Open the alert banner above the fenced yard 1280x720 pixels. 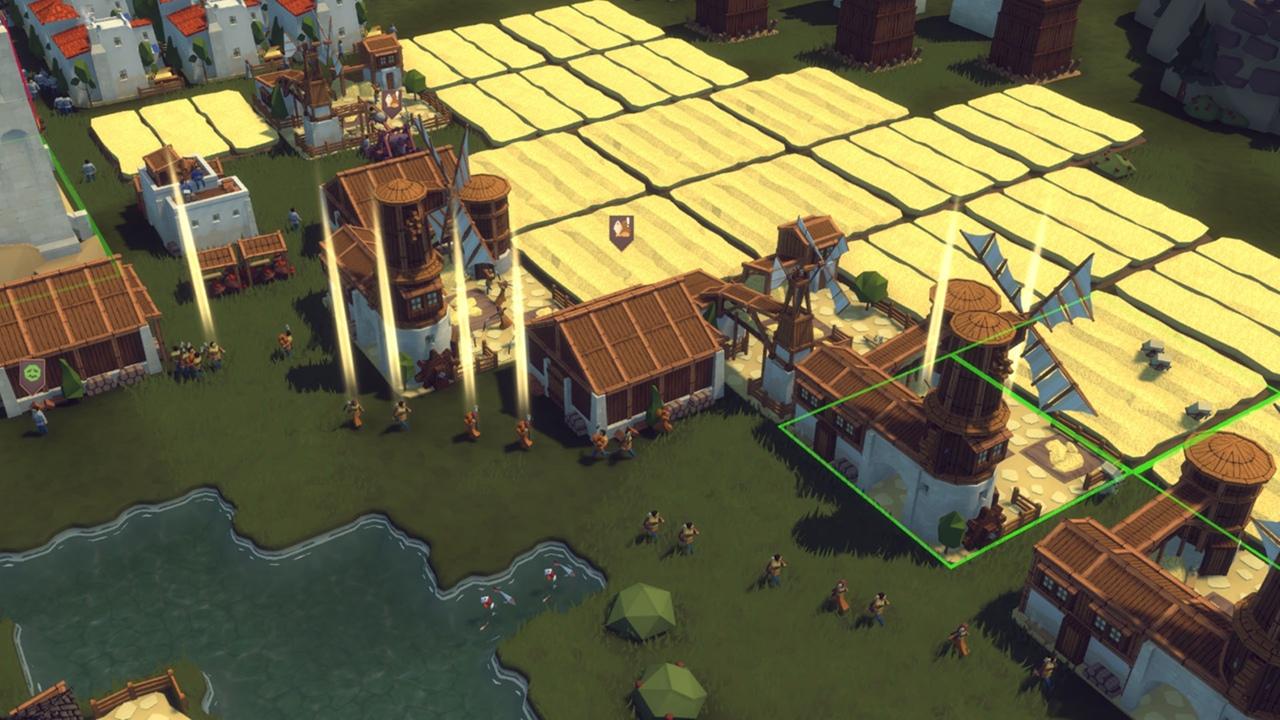coord(391,101)
